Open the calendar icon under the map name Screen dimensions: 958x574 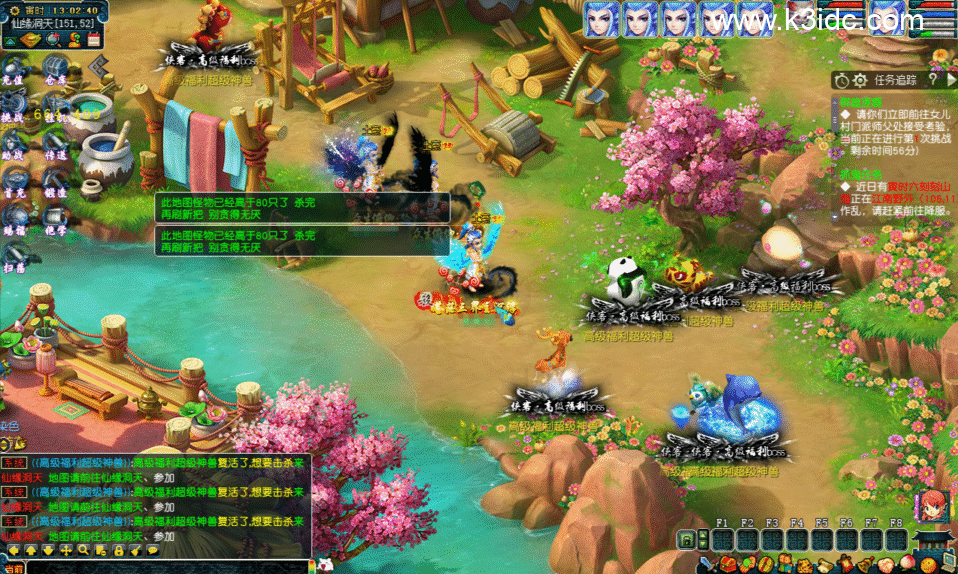(94, 39)
